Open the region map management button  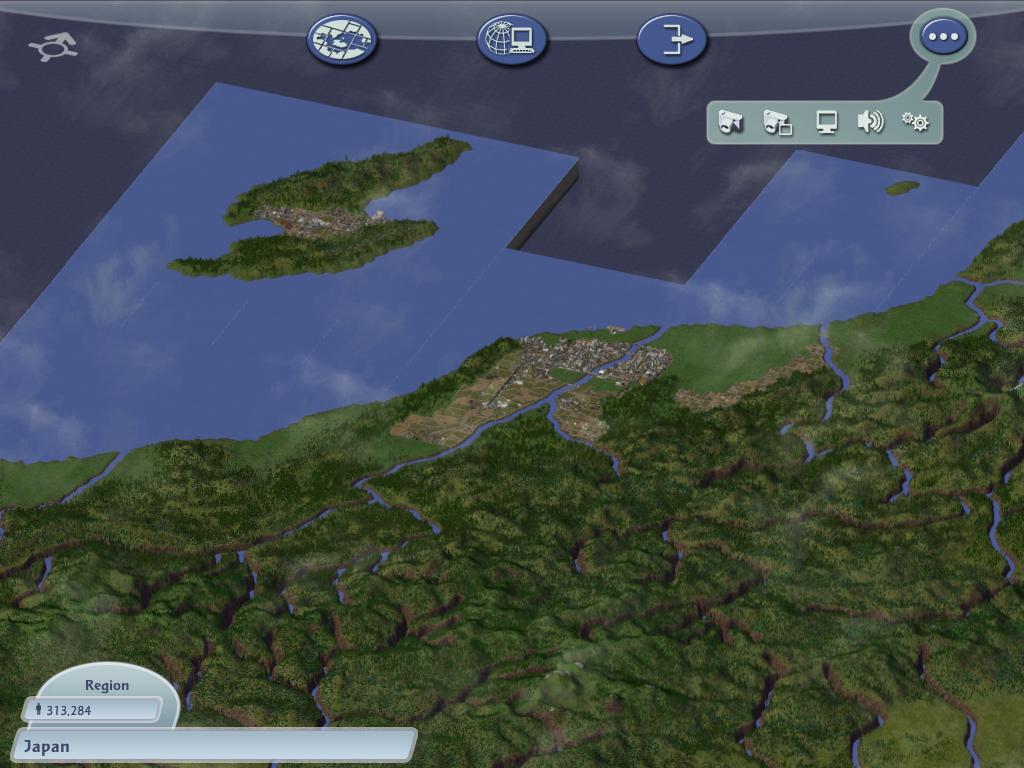[342, 40]
